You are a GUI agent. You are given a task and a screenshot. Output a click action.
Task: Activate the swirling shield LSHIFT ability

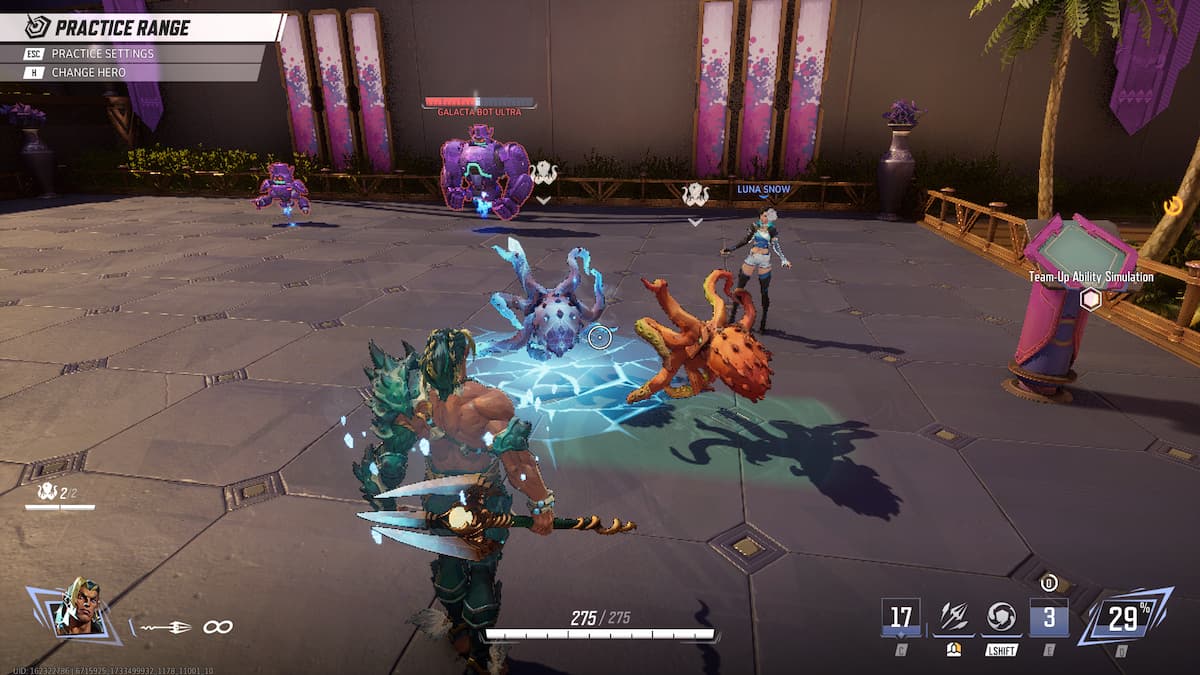(x=1001, y=617)
